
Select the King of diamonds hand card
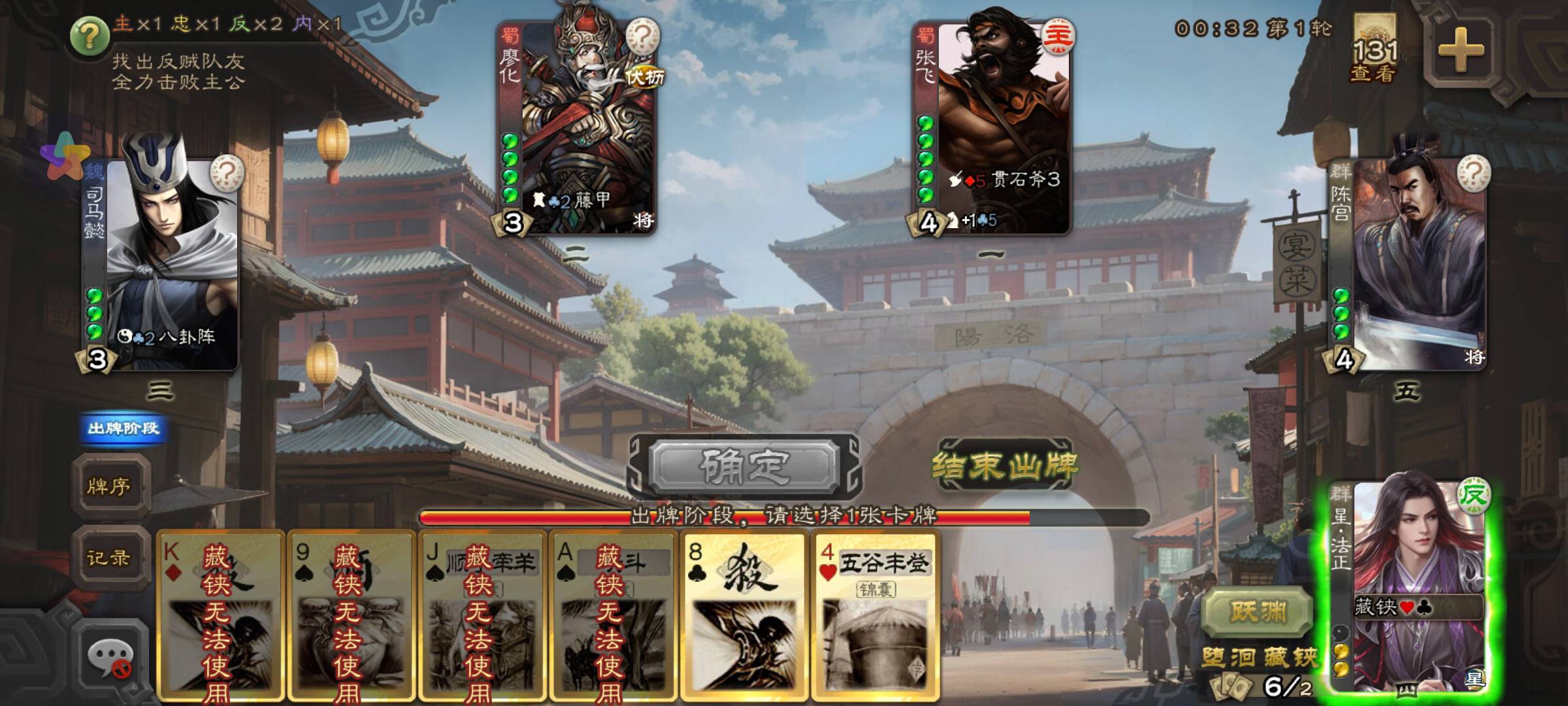pyautogui.click(x=220, y=614)
